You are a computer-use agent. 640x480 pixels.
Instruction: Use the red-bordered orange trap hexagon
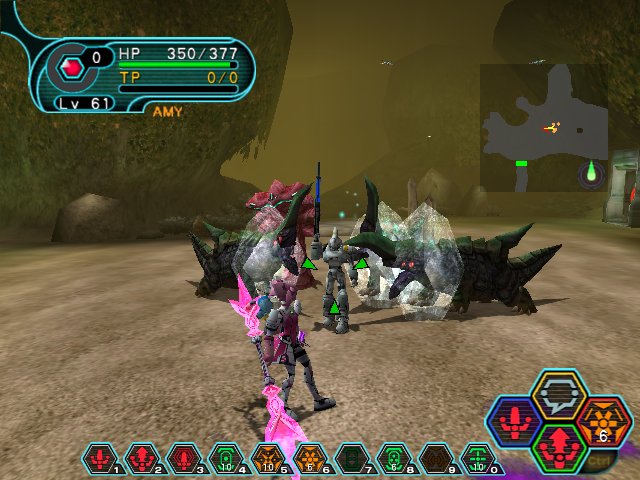(x=602, y=420)
